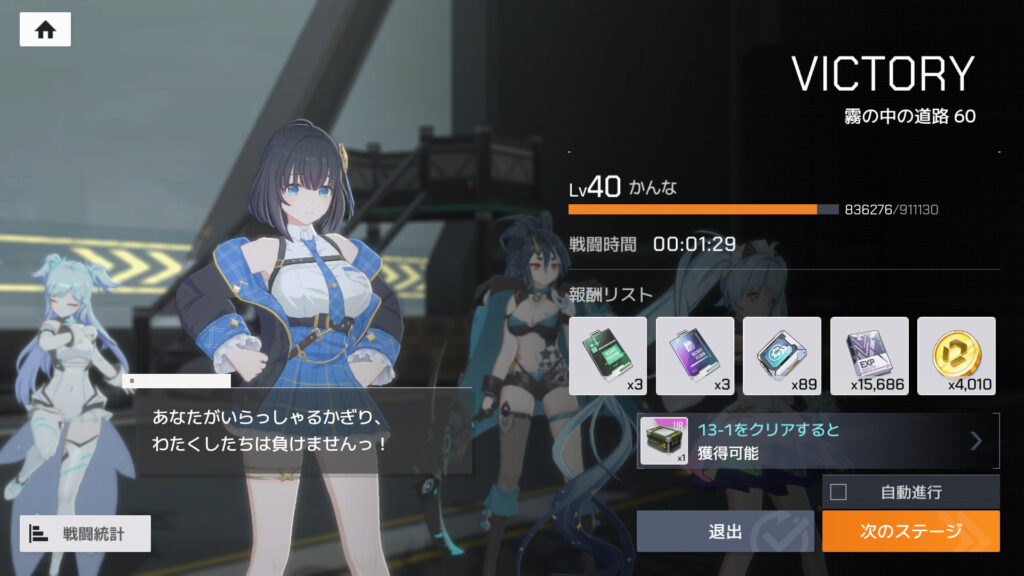Inspect the EXP x15,686 reward
This screenshot has height=576, width=1024.
pos(869,355)
